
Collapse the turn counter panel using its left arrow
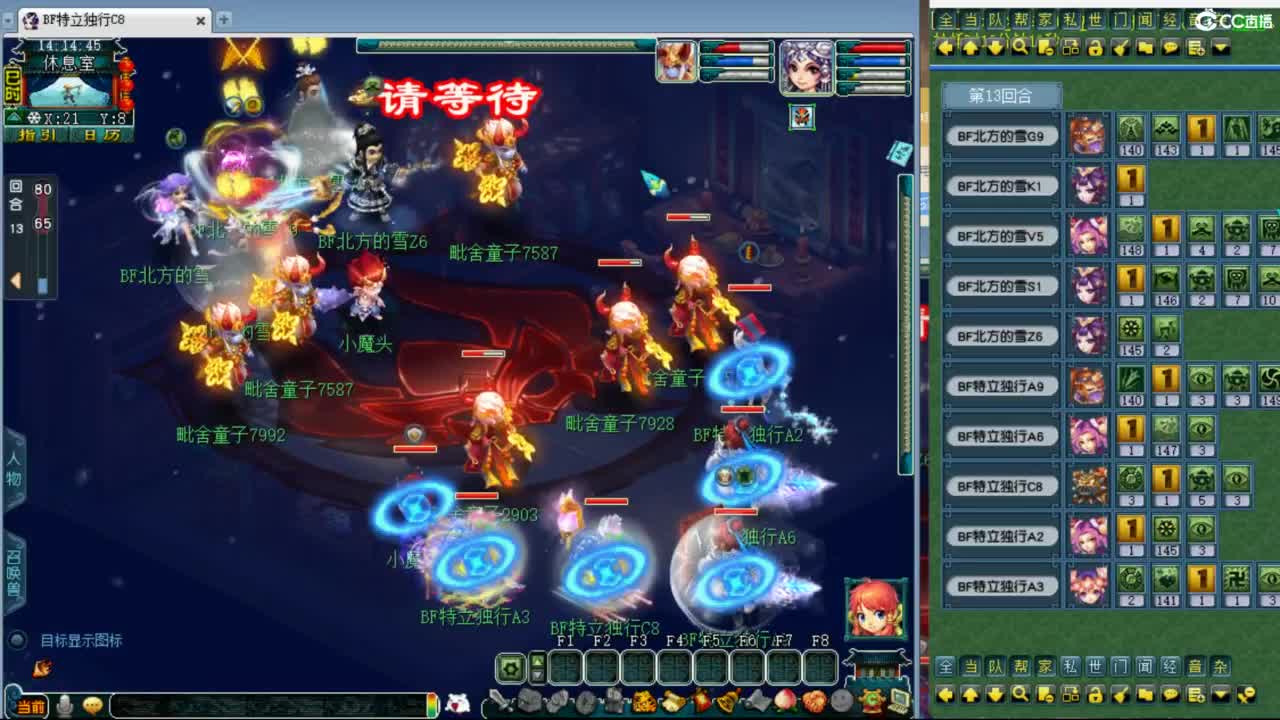tap(16, 279)
